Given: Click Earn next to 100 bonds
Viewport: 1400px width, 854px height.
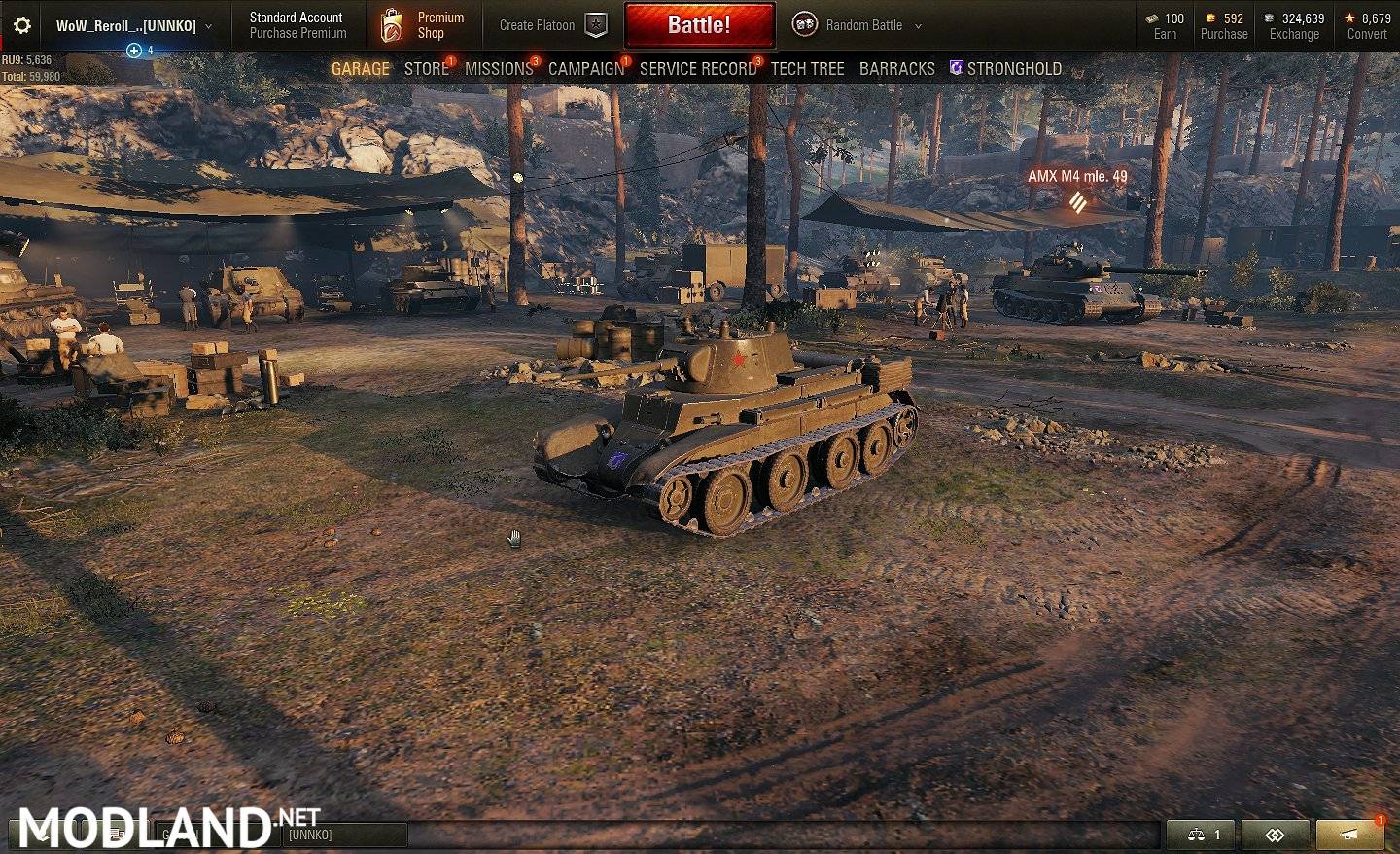Looking at the screenshot, I should (1165, 34).
